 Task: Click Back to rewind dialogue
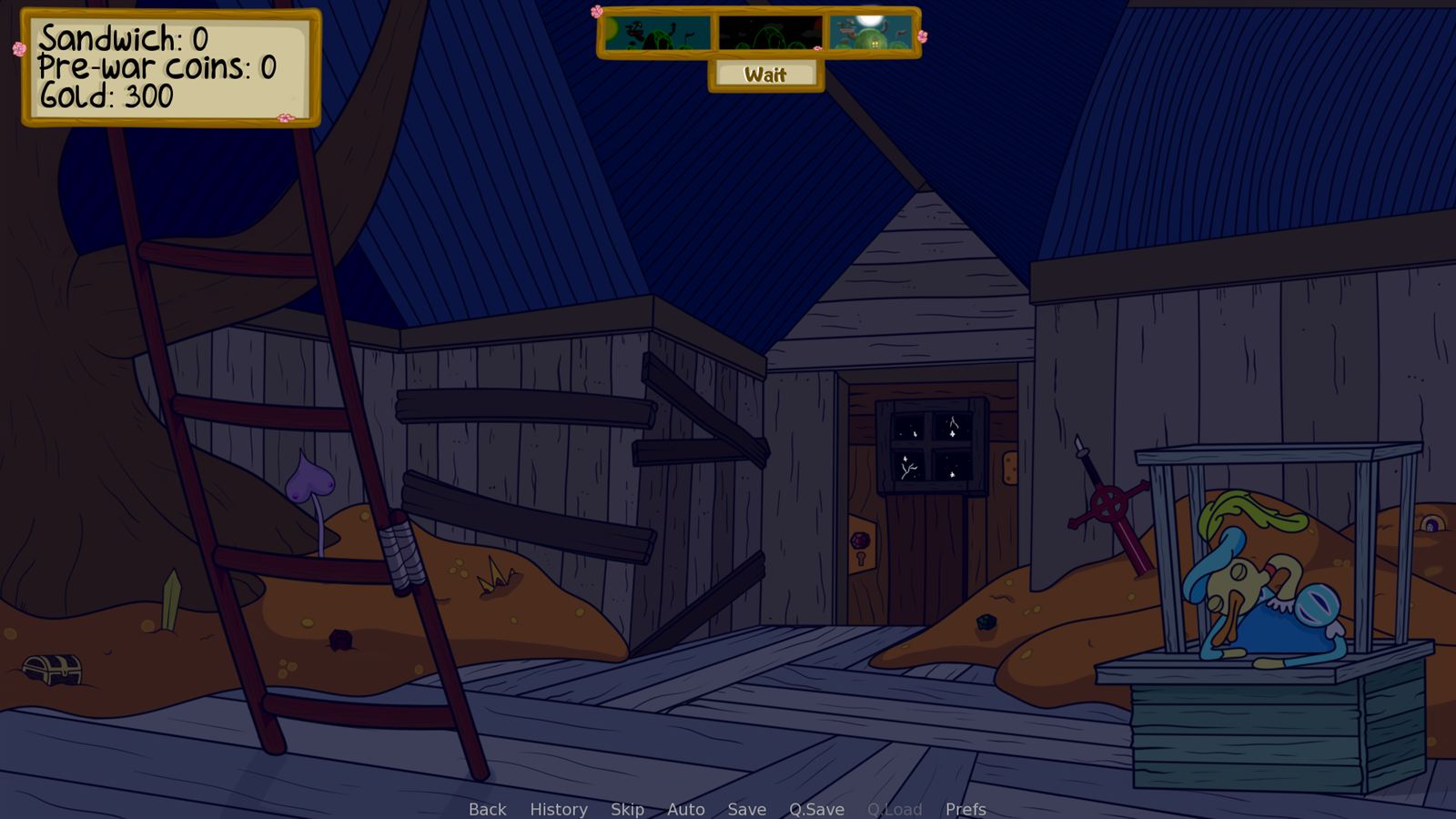[487, 809]
